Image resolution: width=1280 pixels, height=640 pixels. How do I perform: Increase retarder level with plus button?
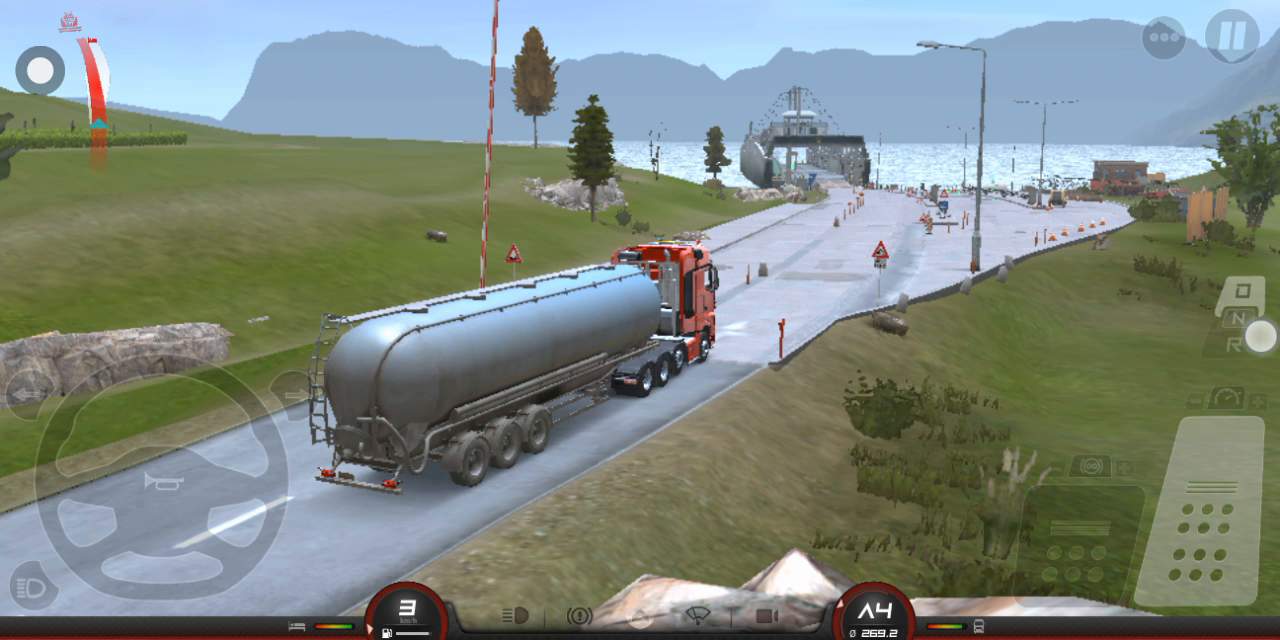(1123, 467)
